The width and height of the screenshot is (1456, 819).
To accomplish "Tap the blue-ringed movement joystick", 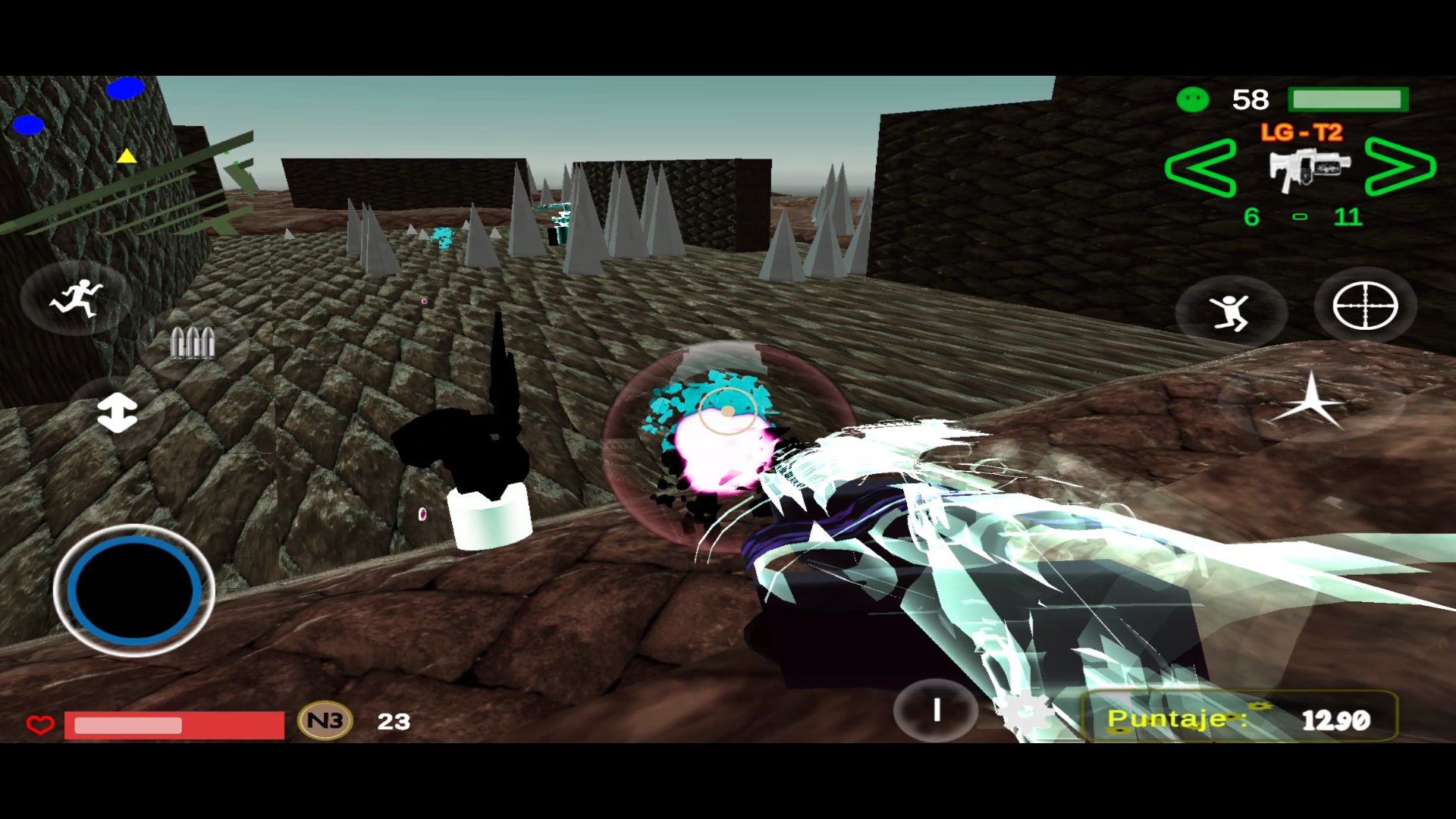I will point(134,590).
